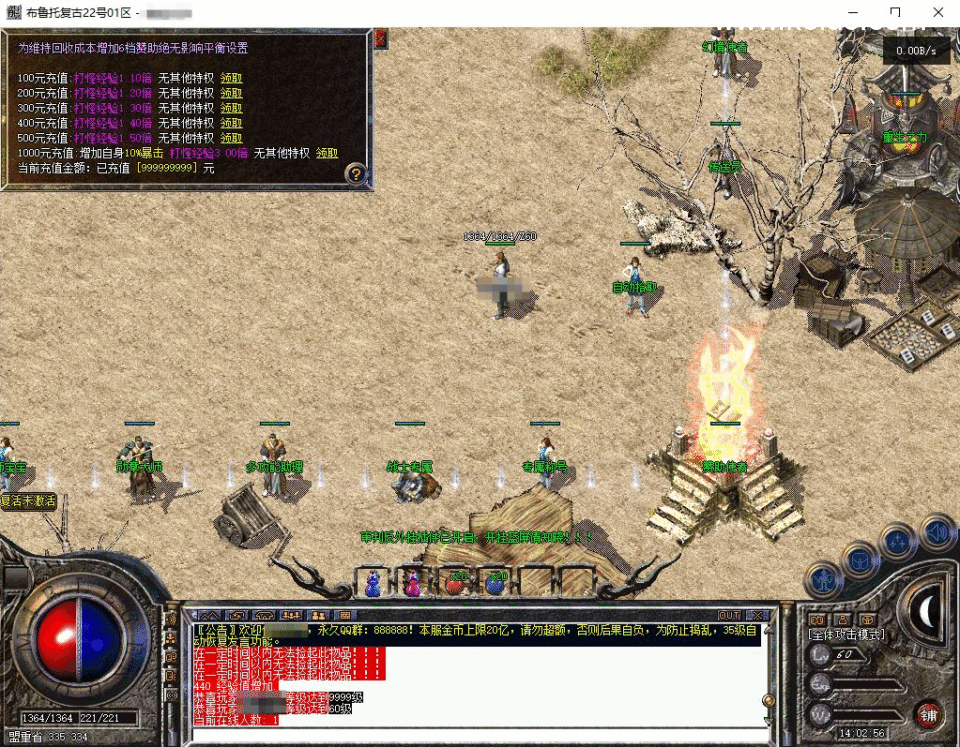Claim the 400元 recharge reward (领取)
Viewport: 960px width, 747px height.
(231, 123)
